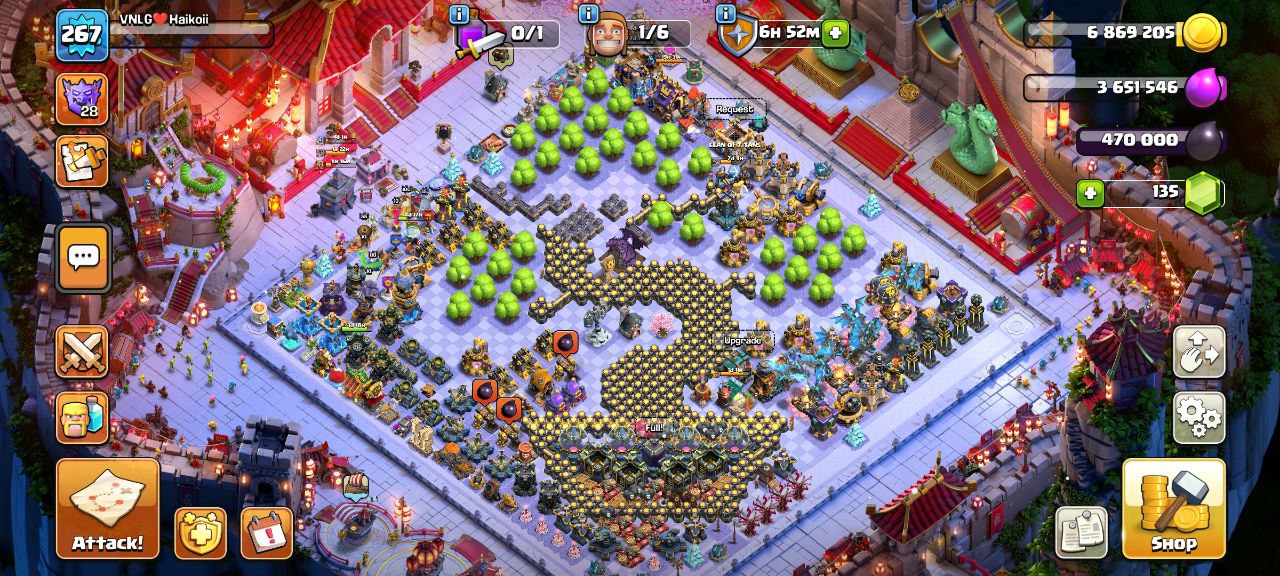Tap the gold coin resource icon

pyautogui.click(x=1203, y=33)
